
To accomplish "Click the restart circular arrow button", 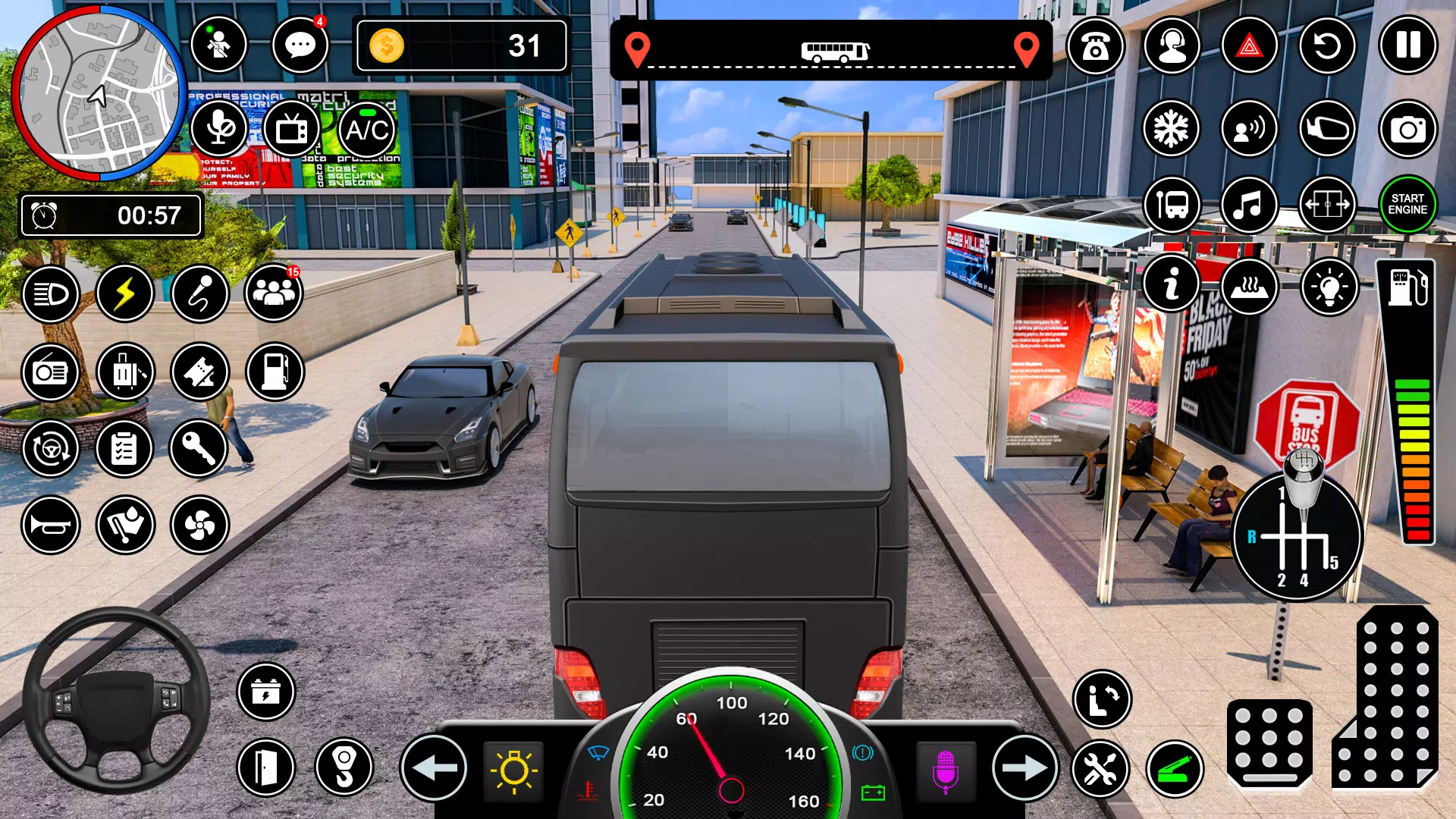I will pos(1327,46).
